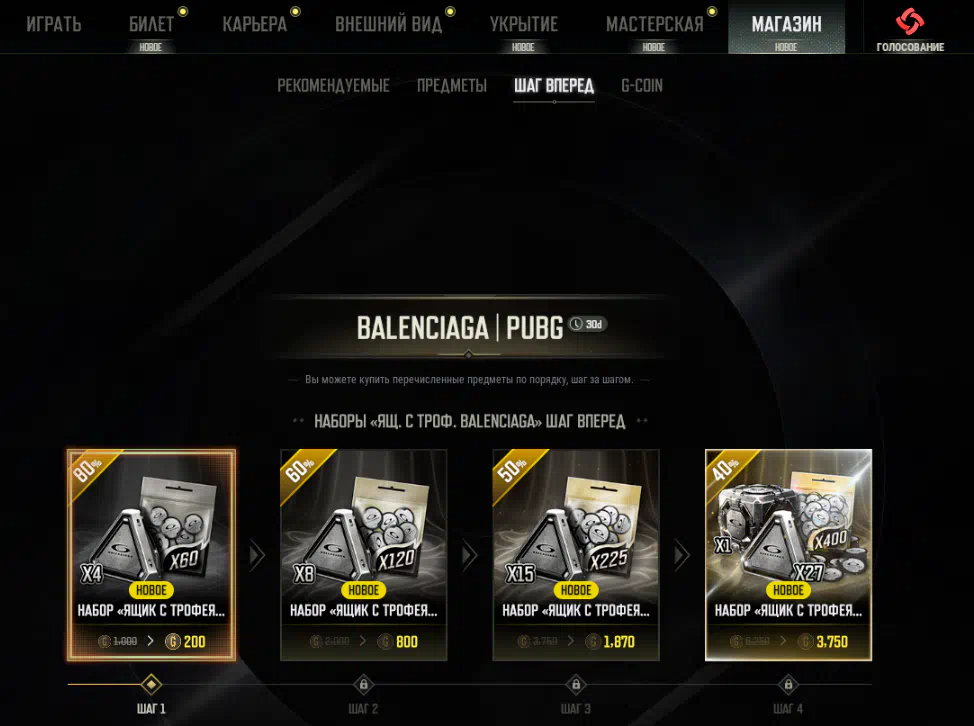974x726 pixels.
Task: Select the 60% off bundle for 800 G-Coin
Action: coord(364,555)
